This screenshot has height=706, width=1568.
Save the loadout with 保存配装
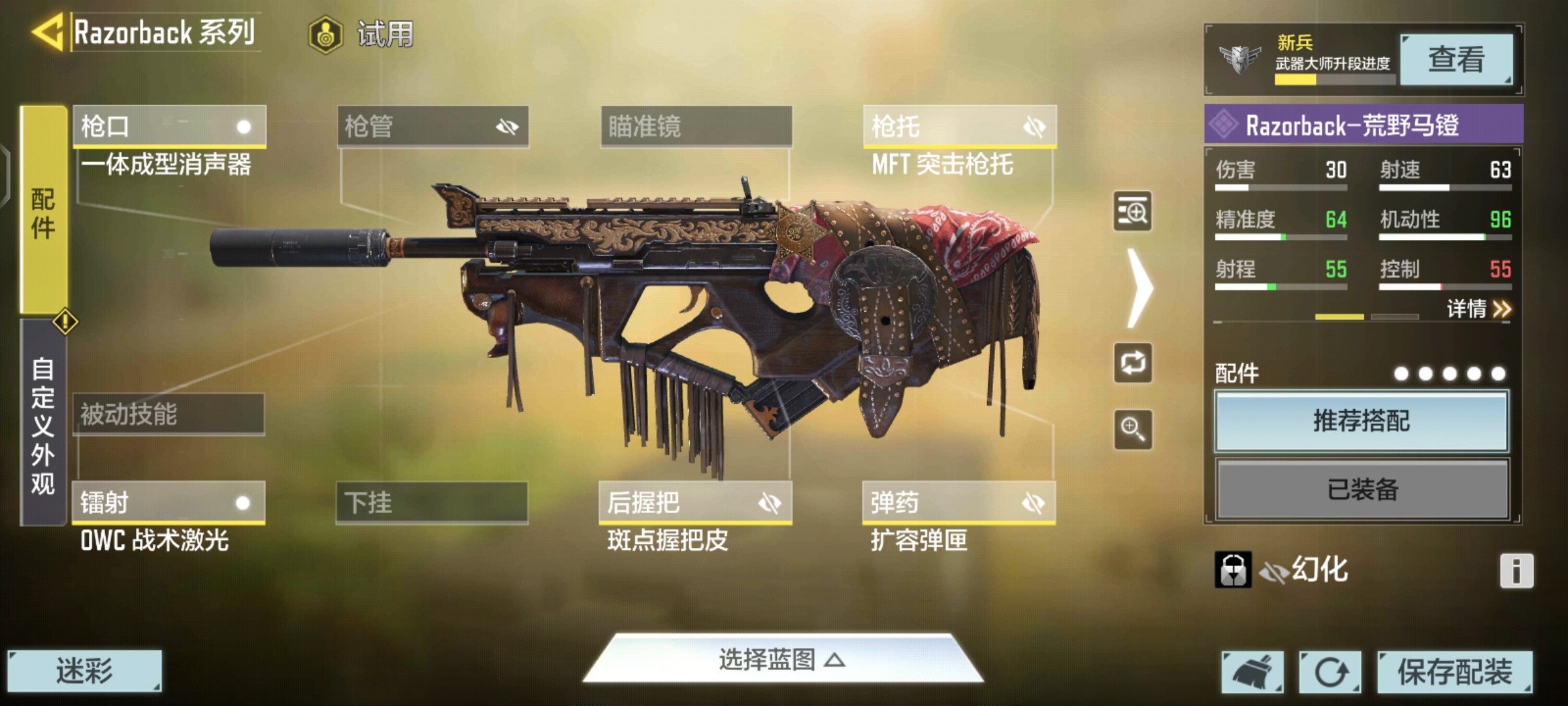1454,672
